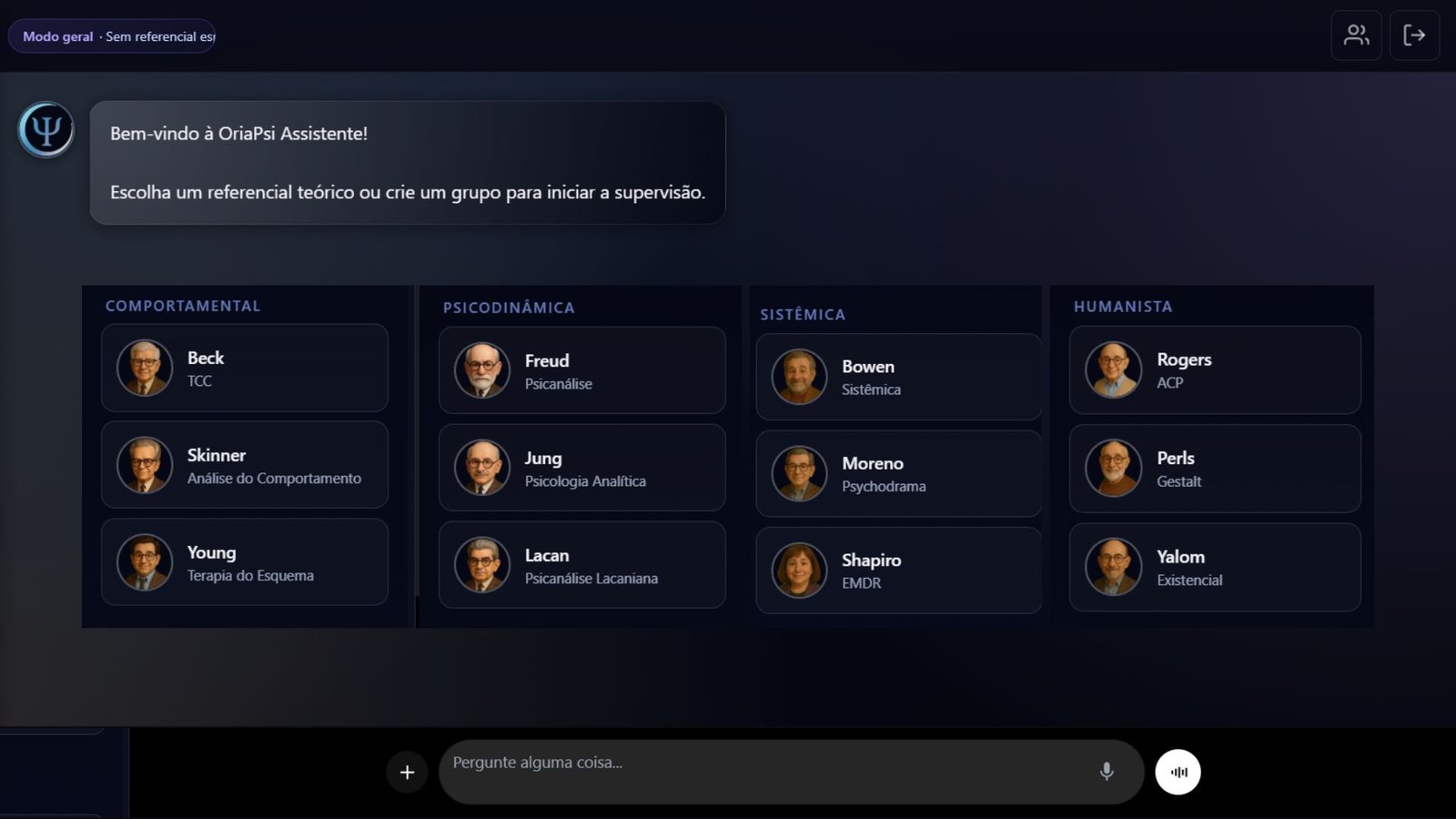
Task: Click the logout icon at top right
Action: coord(1415,35)
